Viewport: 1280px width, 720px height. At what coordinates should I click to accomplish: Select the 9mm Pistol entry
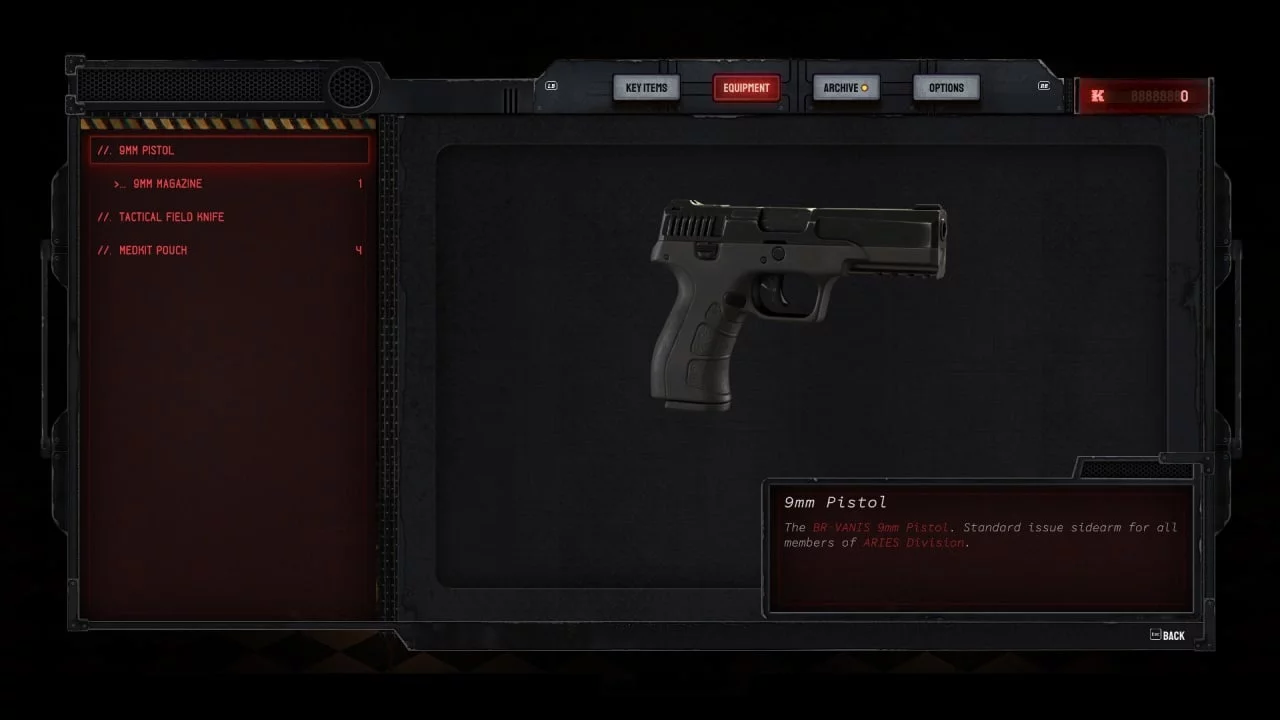pos(230,151)
